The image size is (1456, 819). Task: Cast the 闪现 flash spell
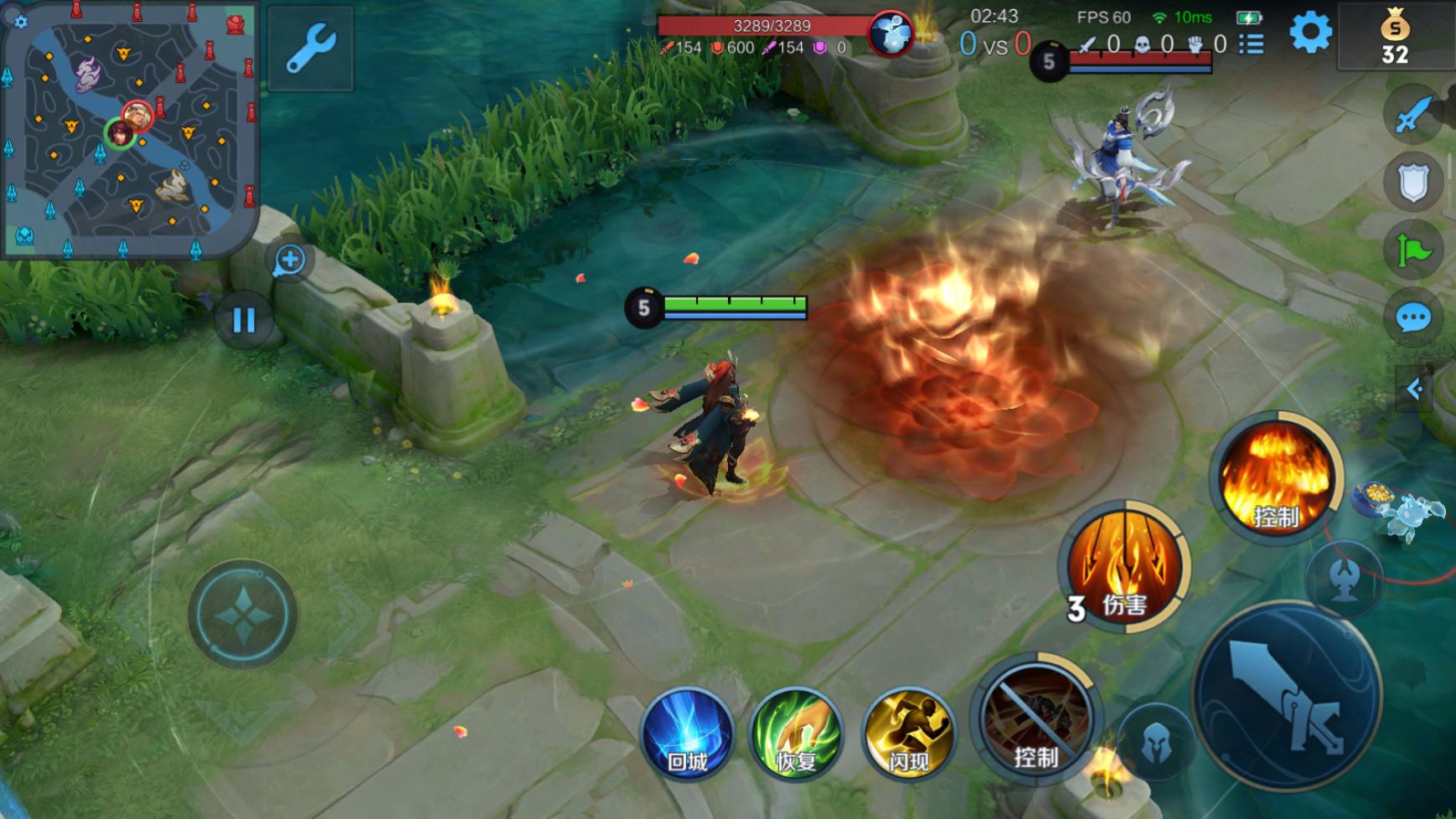coord(908,734)
